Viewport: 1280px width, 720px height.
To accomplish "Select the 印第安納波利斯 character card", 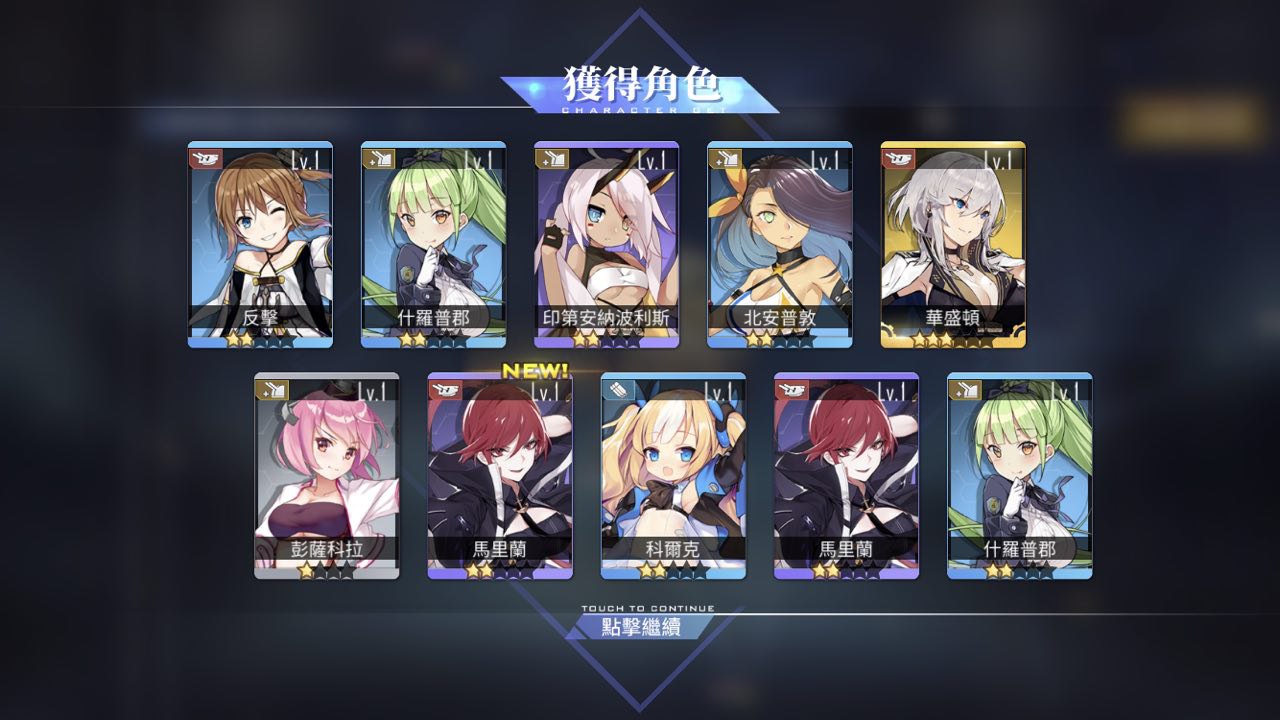I will pos(606,245).
